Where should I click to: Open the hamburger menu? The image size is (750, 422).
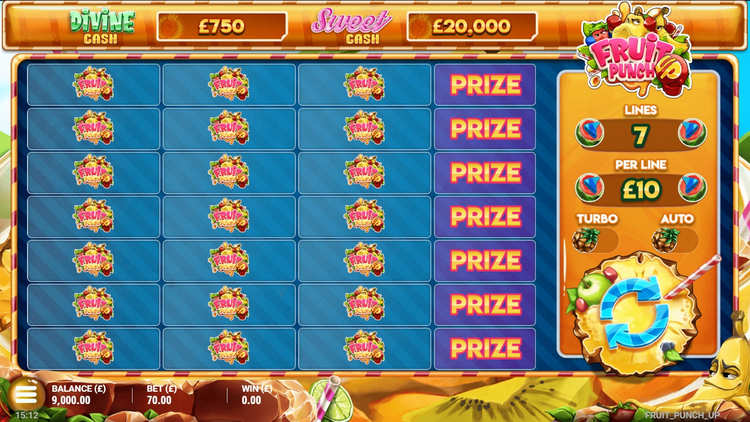tap(25, 394)
